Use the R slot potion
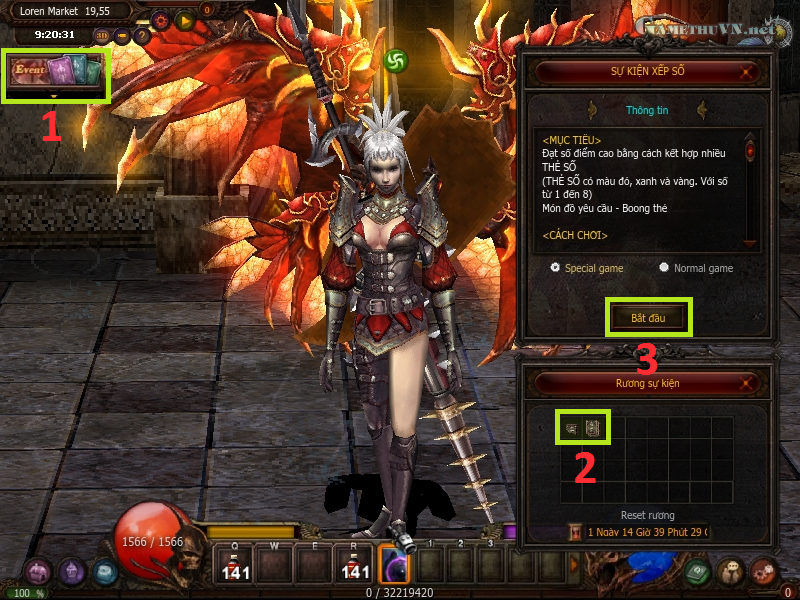 [355, 564]
